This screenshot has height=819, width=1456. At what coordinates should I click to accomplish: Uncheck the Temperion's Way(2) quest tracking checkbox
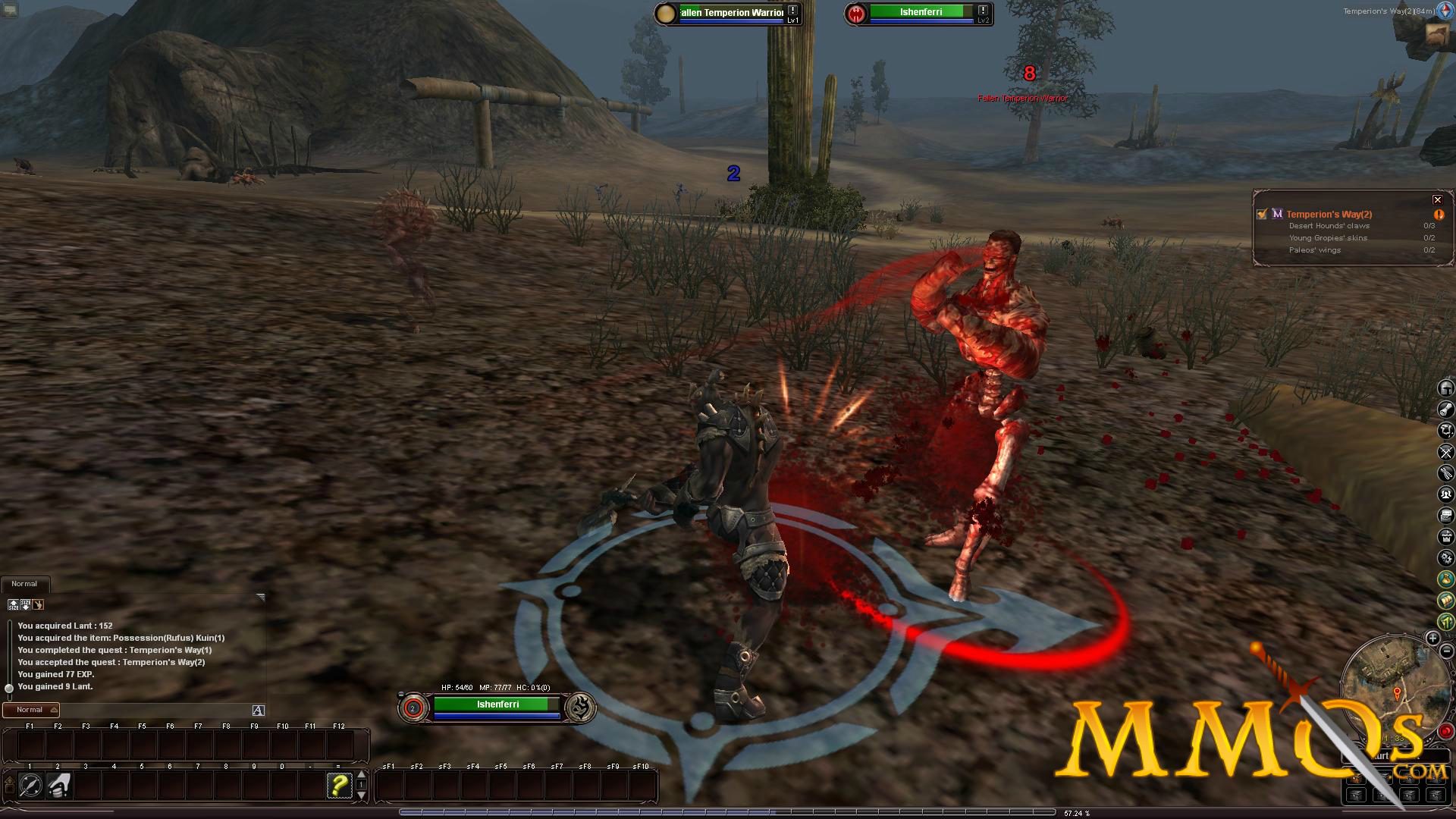1261,214
